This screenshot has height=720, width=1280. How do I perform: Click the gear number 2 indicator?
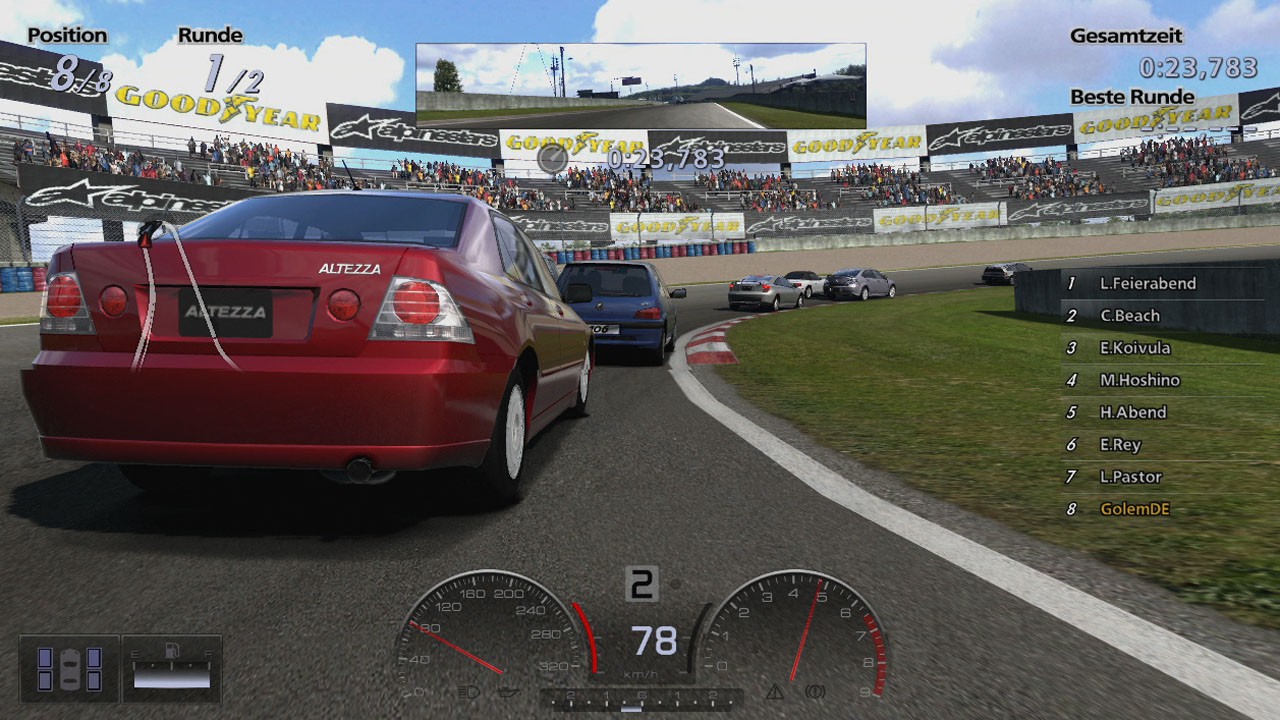click(643, 583)
